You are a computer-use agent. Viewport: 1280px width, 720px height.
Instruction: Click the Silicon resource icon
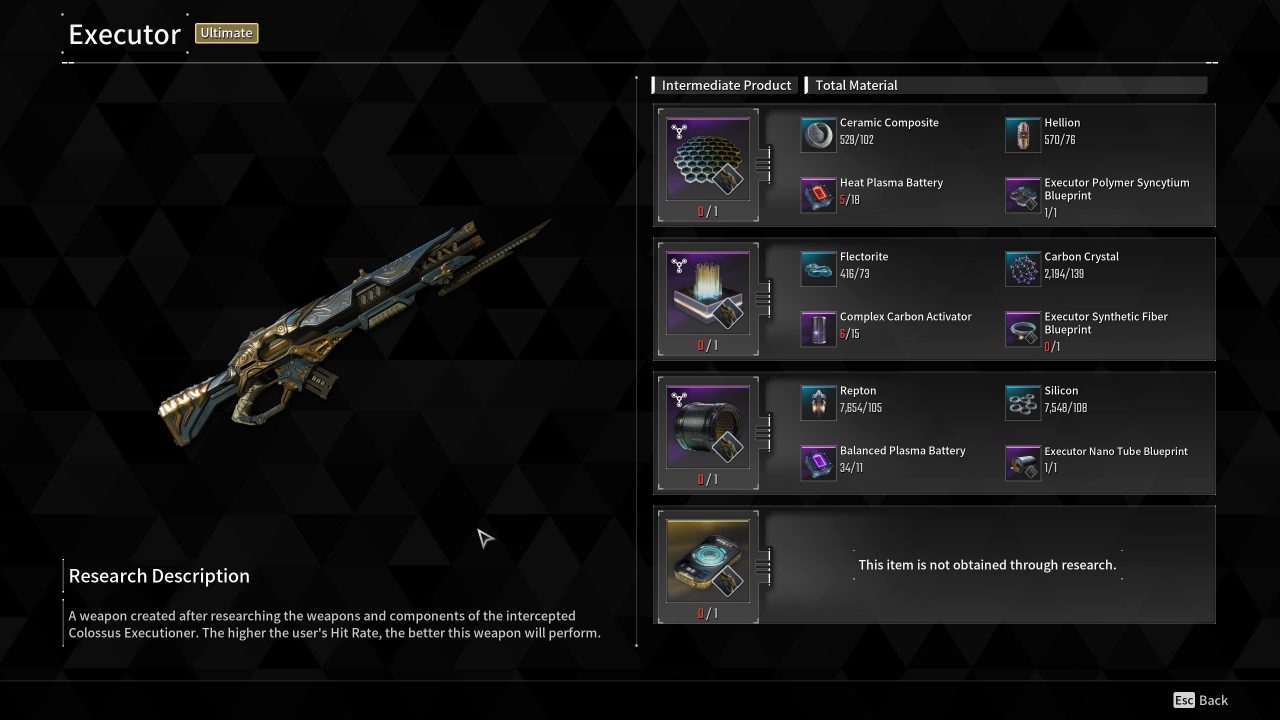tap(1022, 401)
